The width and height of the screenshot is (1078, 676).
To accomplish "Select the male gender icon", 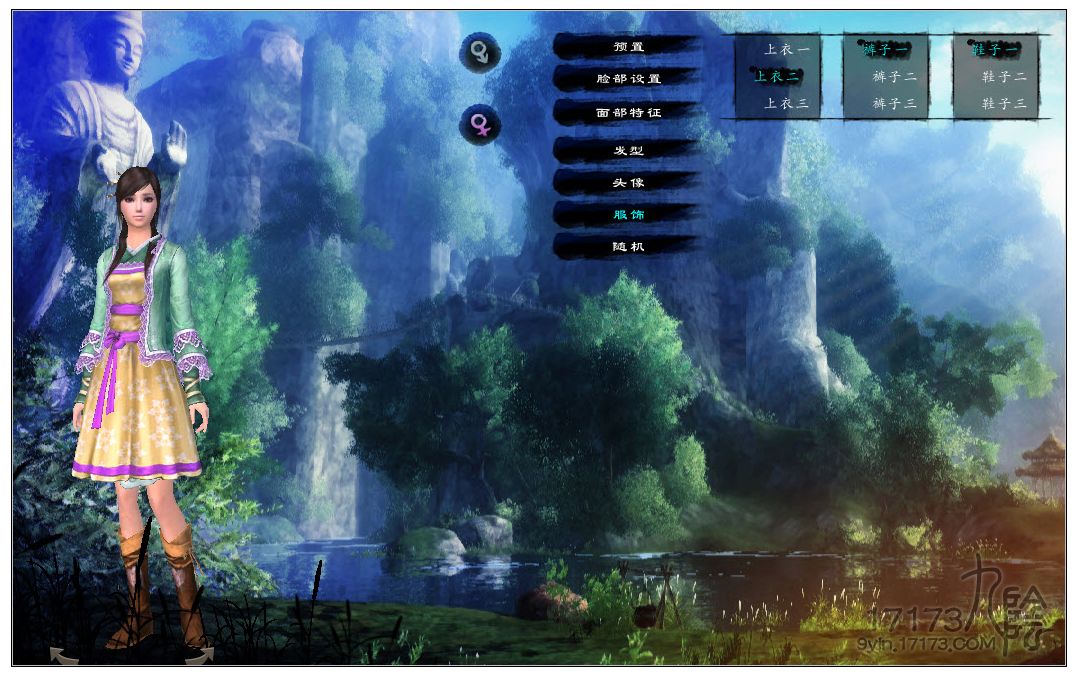I will point(480,52).
